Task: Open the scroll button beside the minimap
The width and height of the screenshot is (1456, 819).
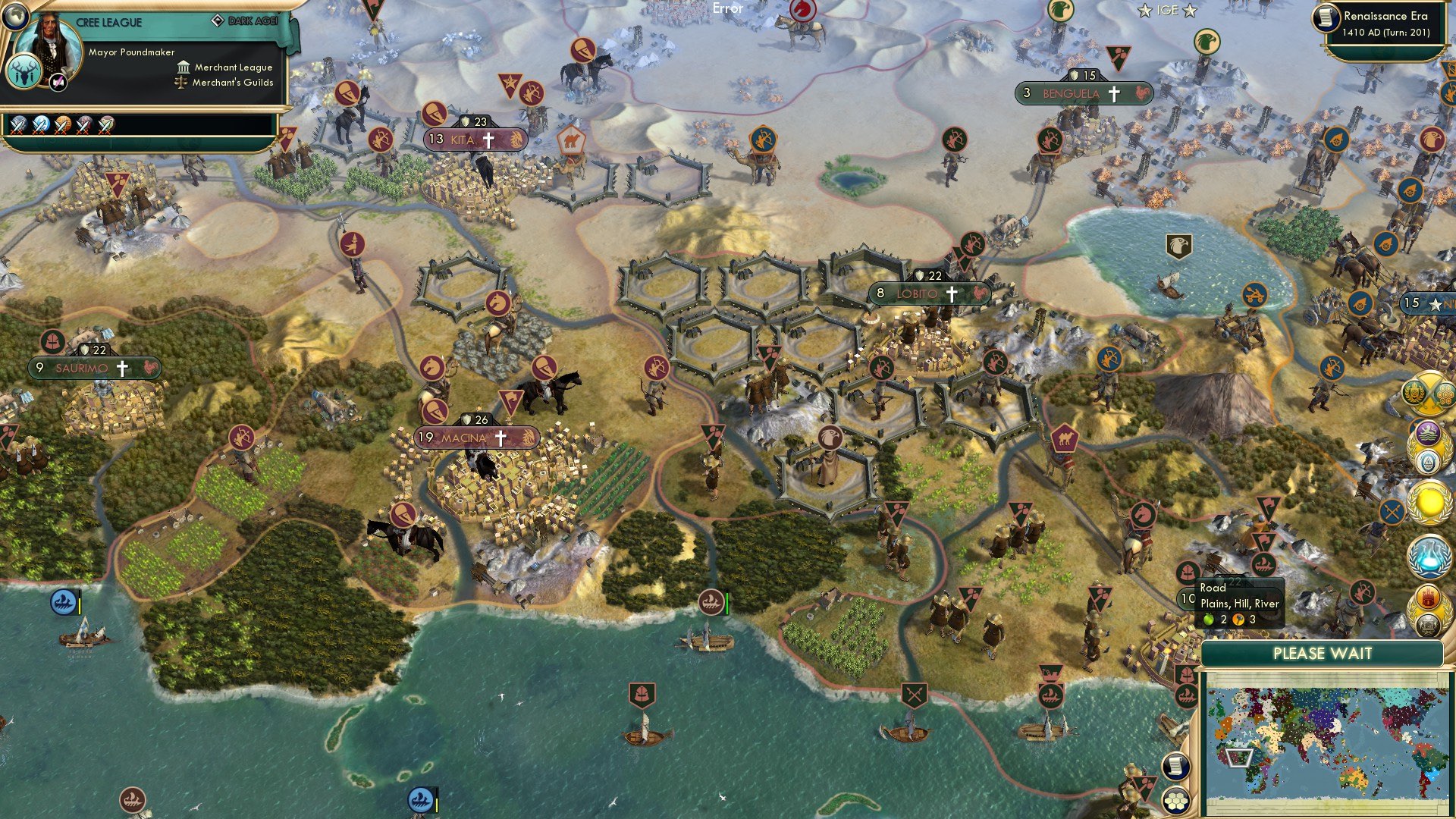Action: tap(1176, 766)
